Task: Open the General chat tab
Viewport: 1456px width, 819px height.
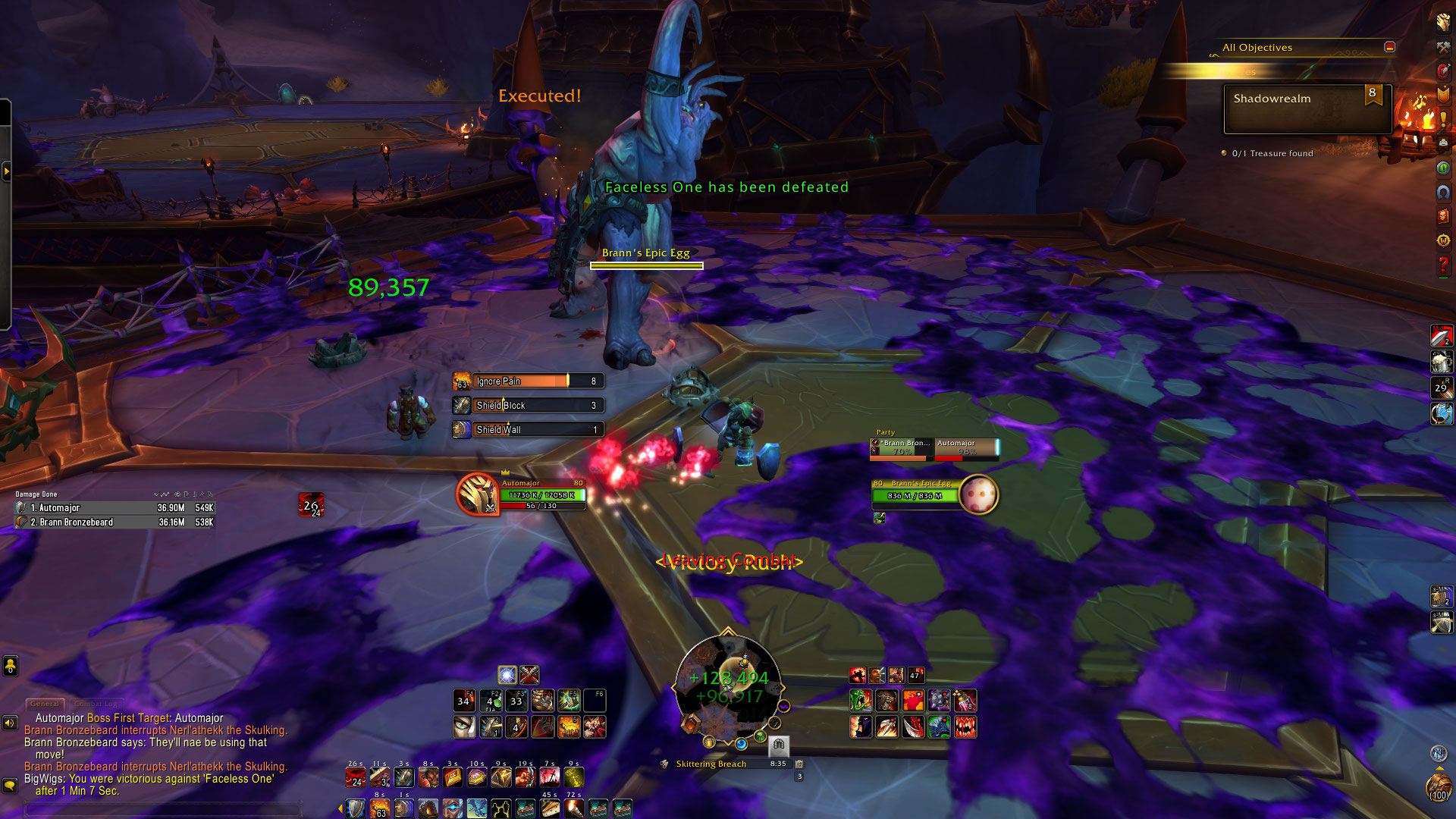Action: [45, 704]
